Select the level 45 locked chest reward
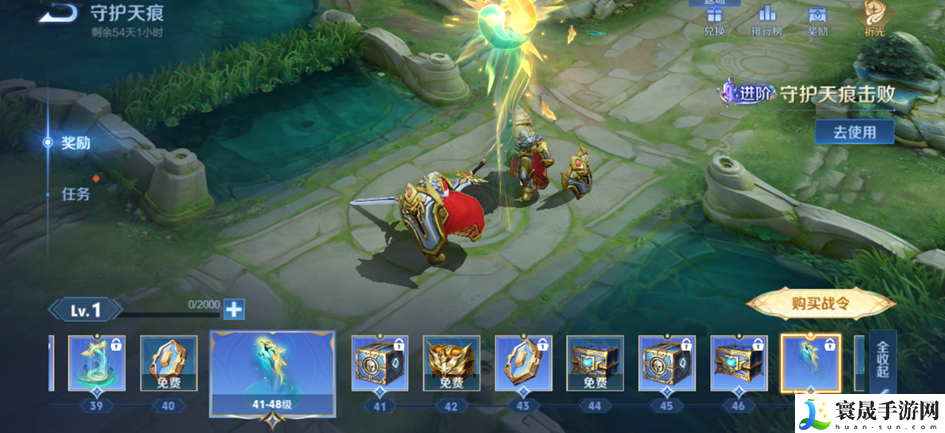 coord(667,363)
